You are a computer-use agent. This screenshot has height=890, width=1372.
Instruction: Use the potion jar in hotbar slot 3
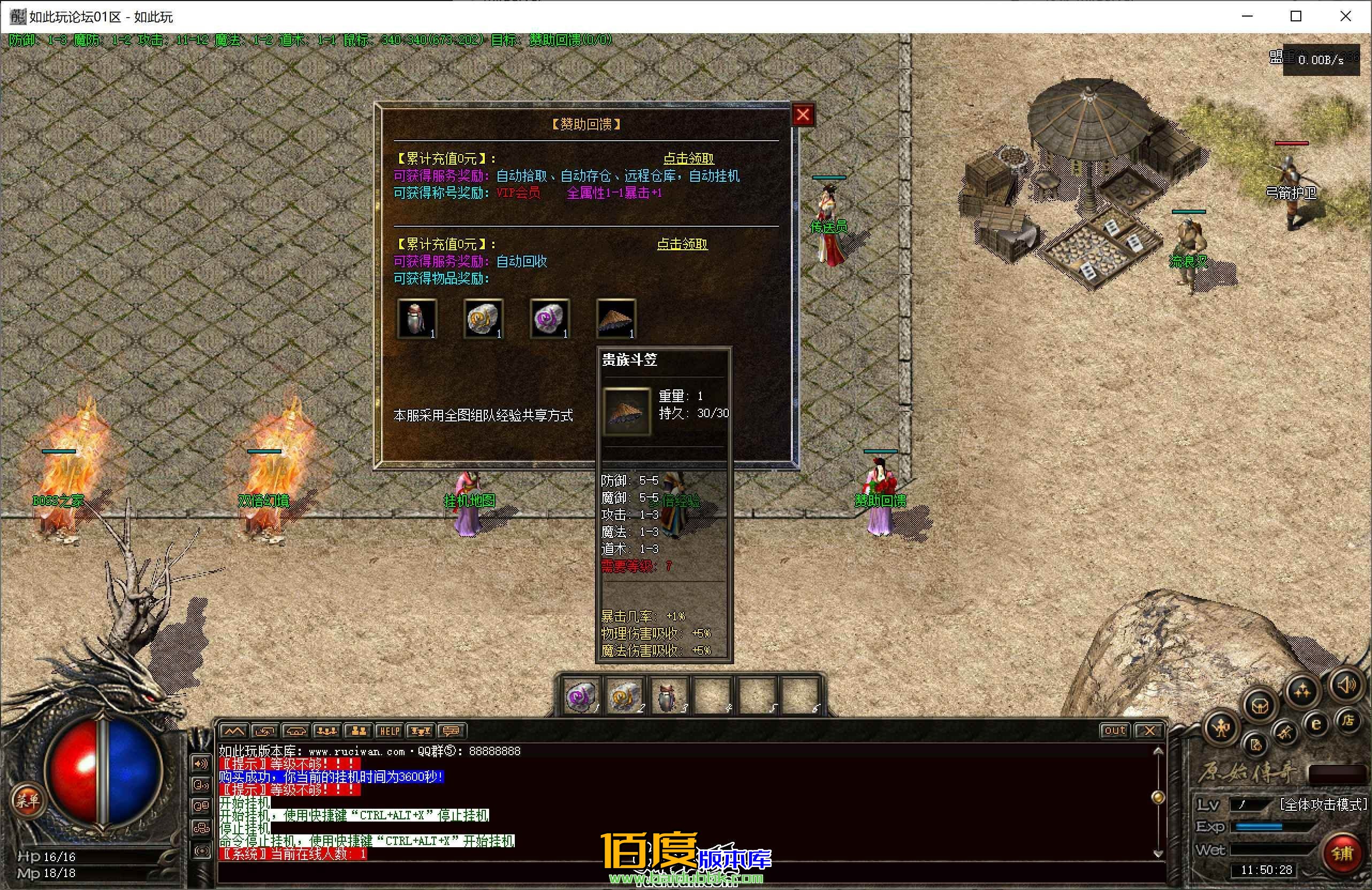[669, 696]
